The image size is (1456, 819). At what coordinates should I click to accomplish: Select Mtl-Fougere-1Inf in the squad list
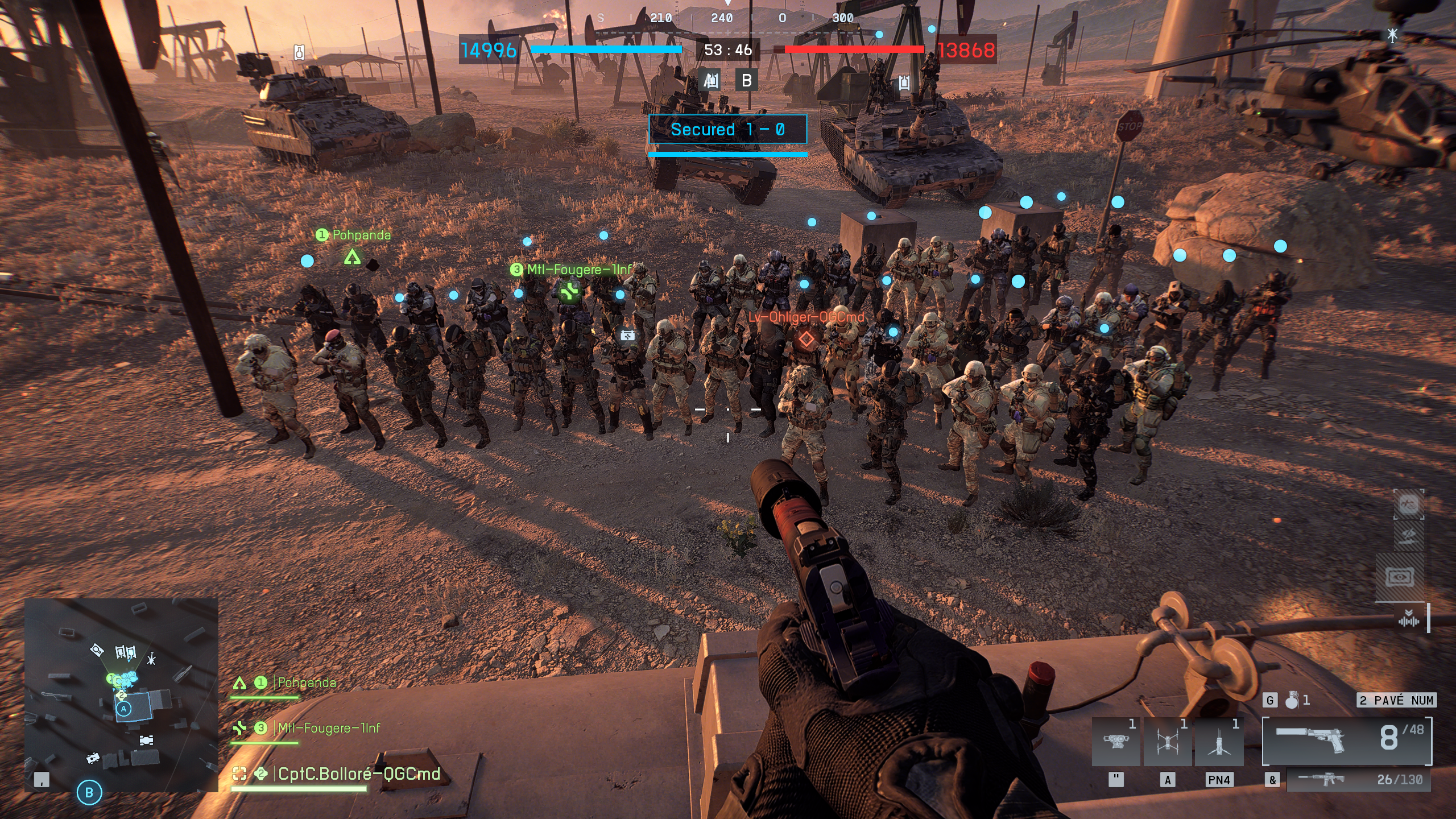pyautogui.click(x=328, y=728)
